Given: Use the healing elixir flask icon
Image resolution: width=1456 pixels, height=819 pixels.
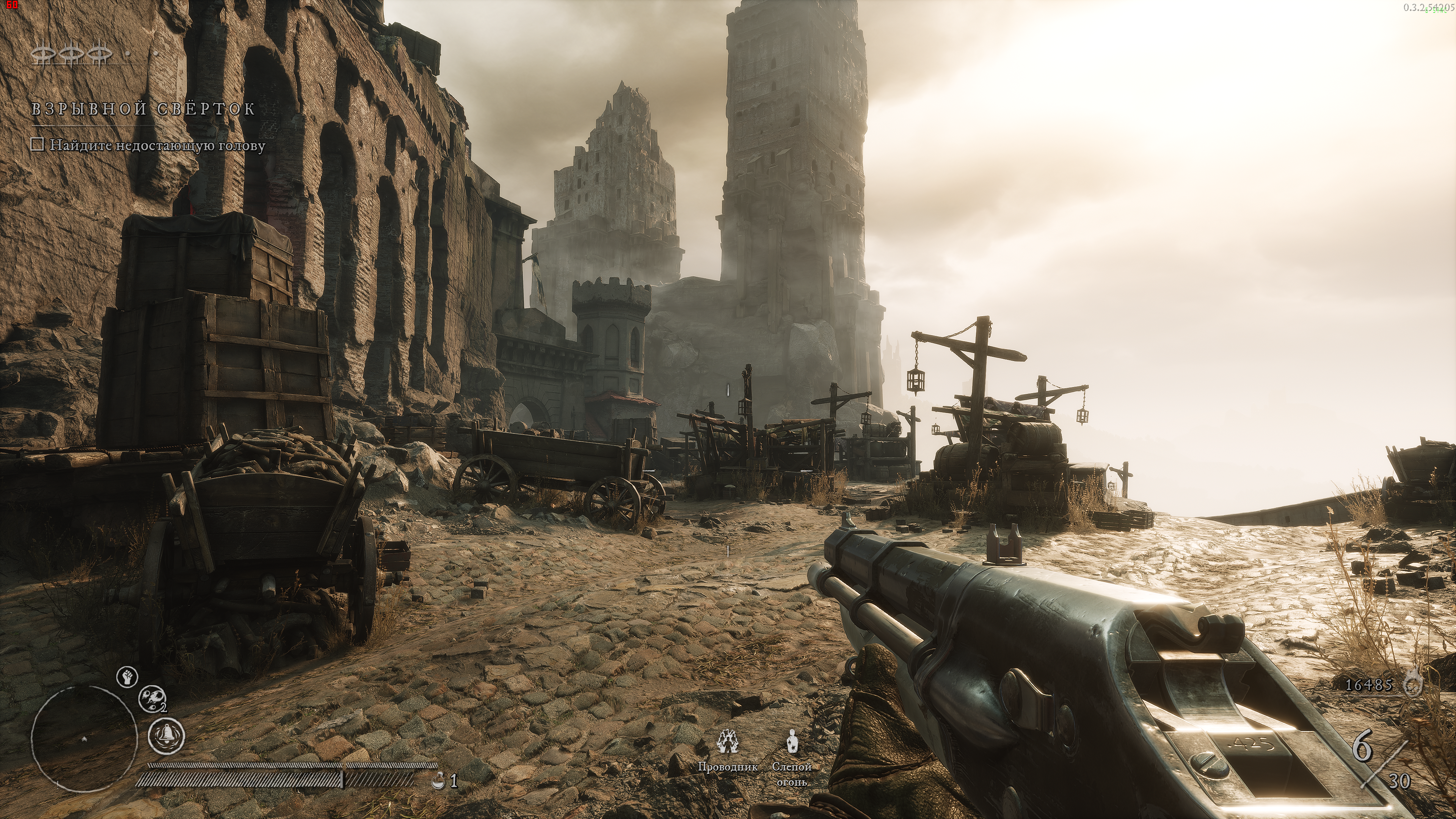Looking at the screenshot, I should coord(438,781).
